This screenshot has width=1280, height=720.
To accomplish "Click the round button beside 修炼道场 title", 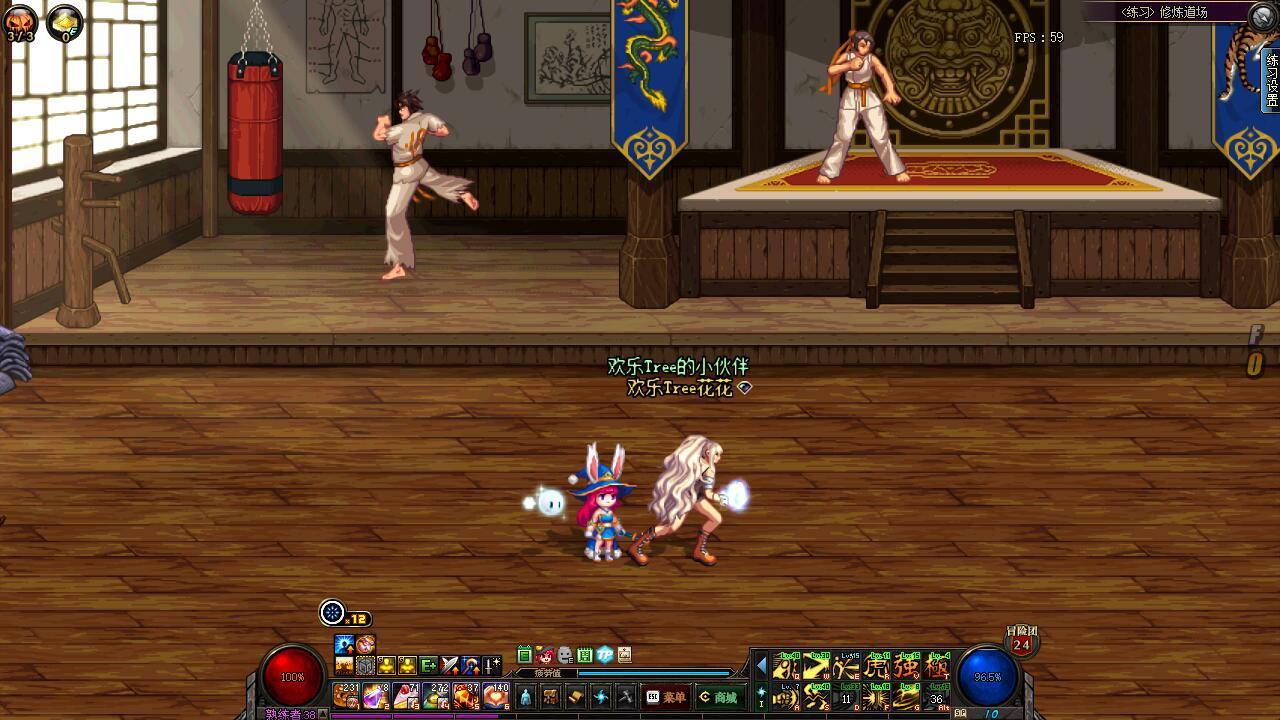I will click(x=1263, y=13).
